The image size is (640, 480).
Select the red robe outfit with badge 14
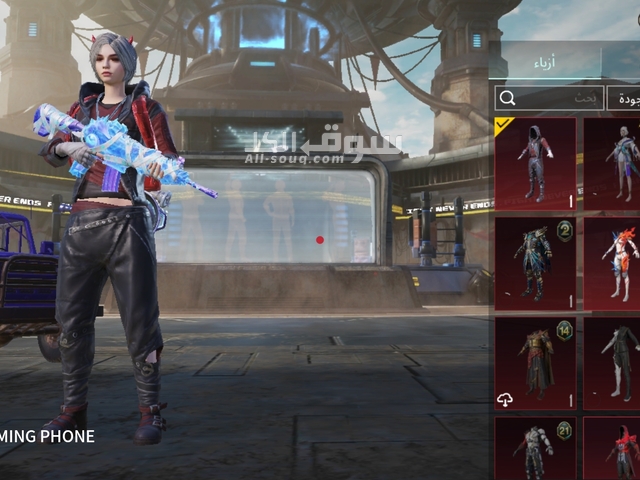point(535,362)
